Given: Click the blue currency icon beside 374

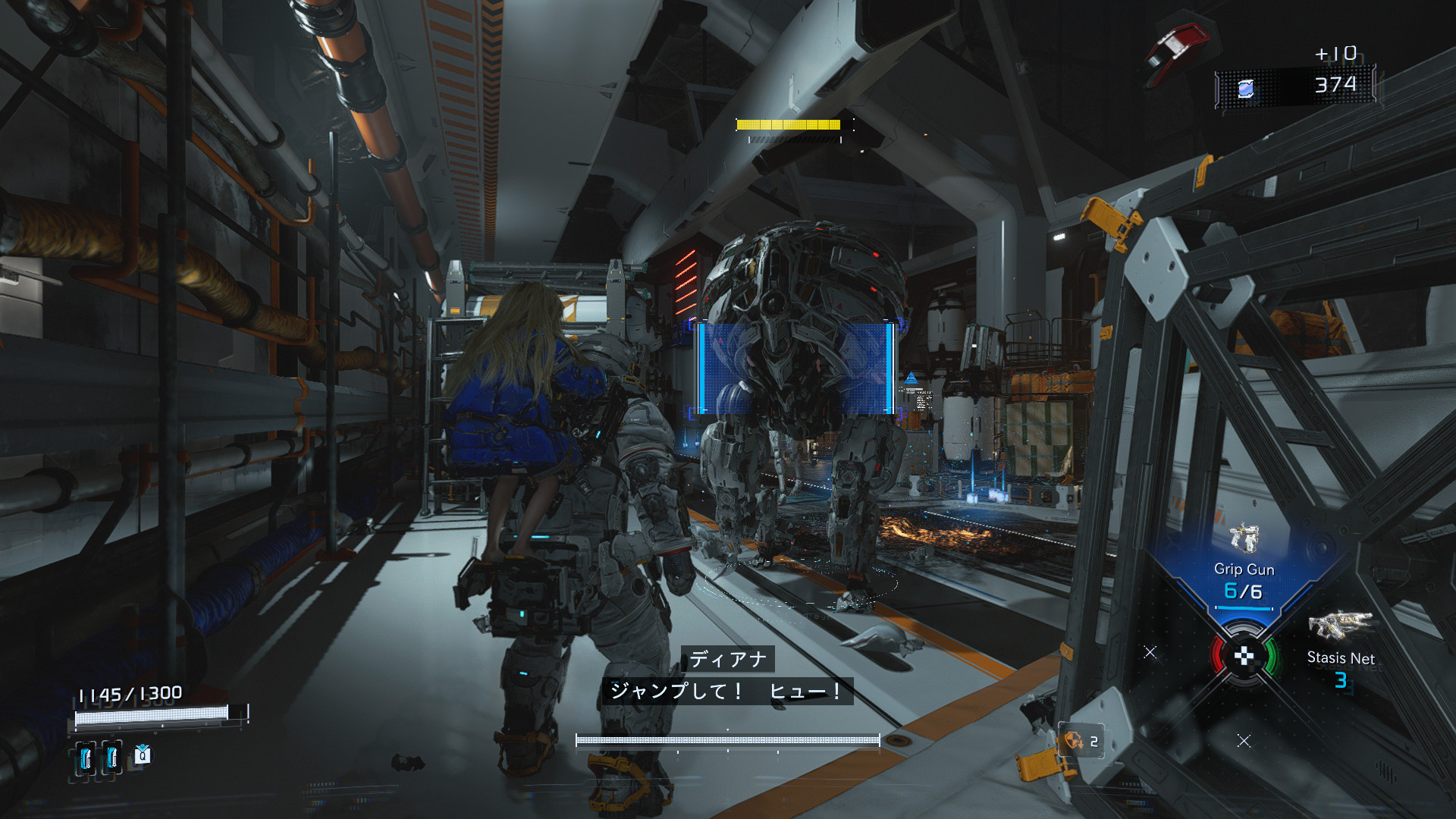Looking at the screenshot, I should [x=1245, y=89].
